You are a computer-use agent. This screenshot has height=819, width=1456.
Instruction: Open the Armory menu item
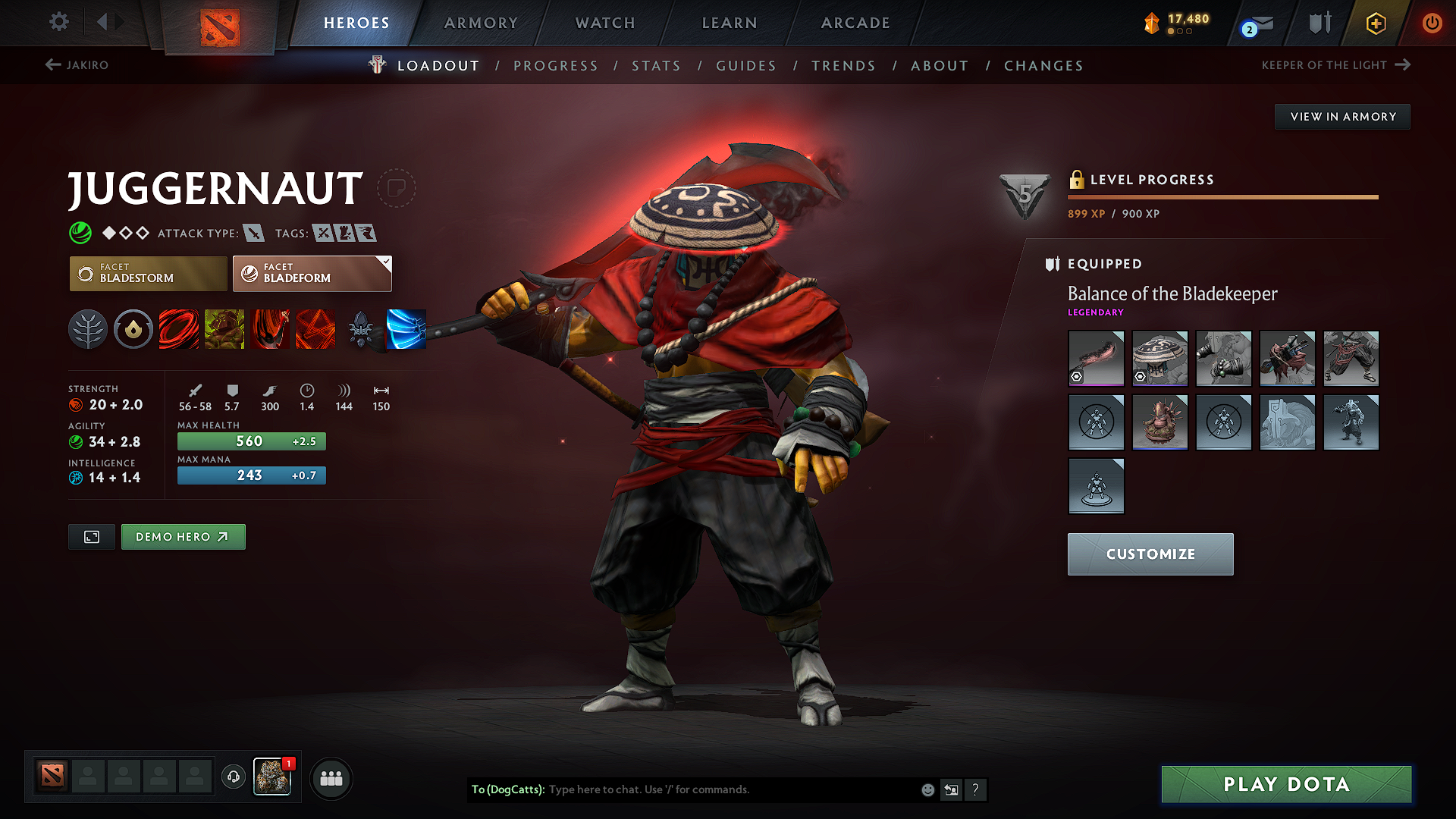coord(481,24)
